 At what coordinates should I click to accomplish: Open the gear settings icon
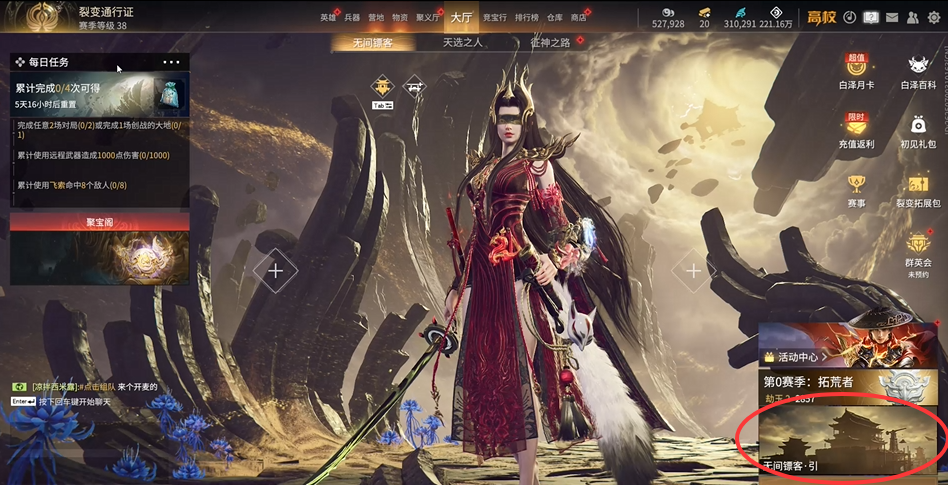click(934, 17)
